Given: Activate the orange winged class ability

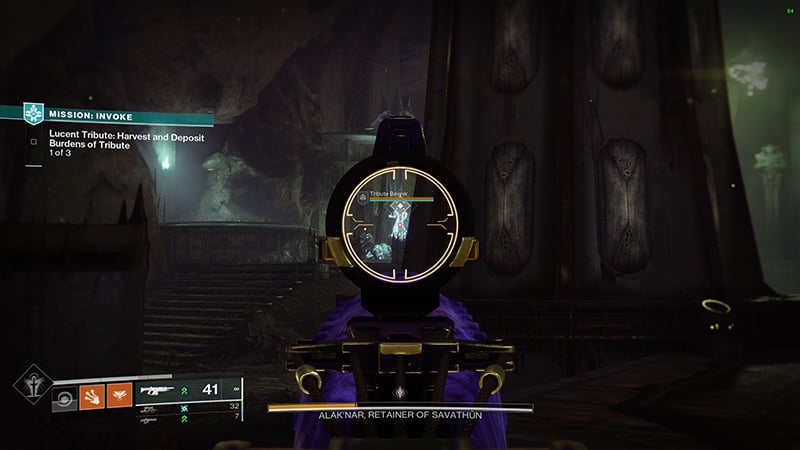Looking at the screenshot, I should [x=119, y=396].
